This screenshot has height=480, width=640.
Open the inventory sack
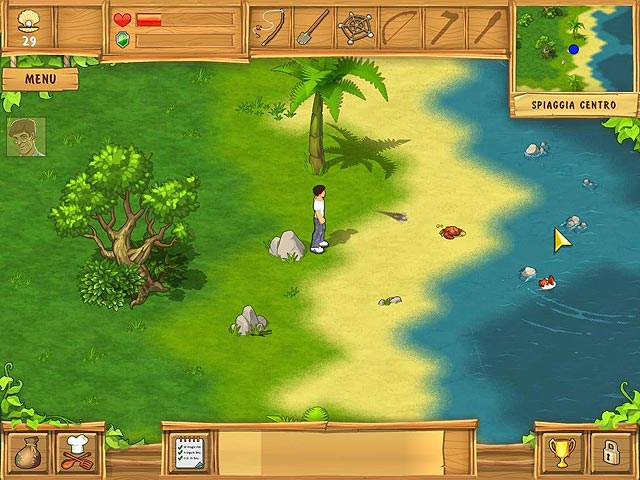[x=26, y=452]
